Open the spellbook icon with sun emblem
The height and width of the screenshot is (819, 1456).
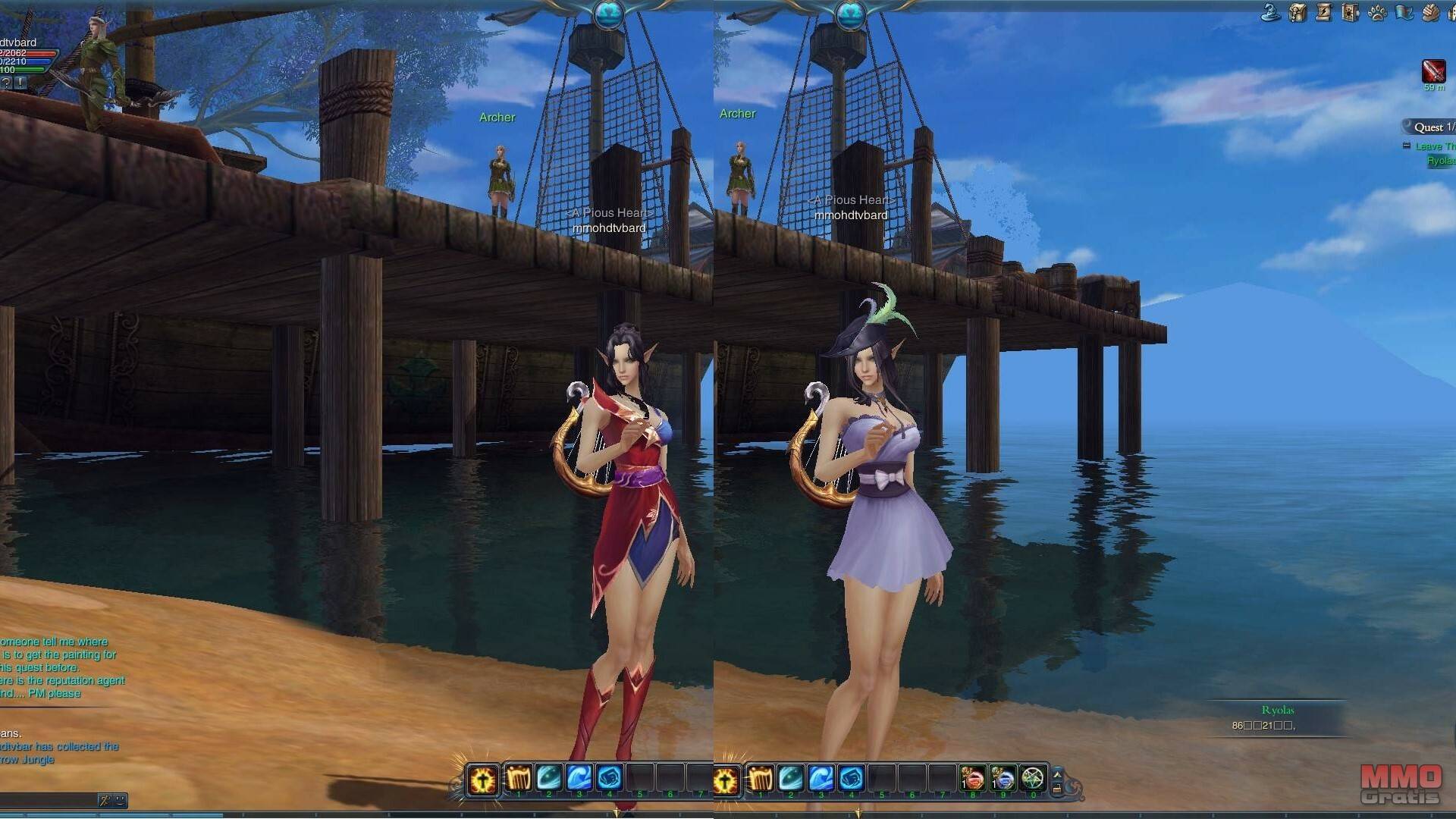1351,12
